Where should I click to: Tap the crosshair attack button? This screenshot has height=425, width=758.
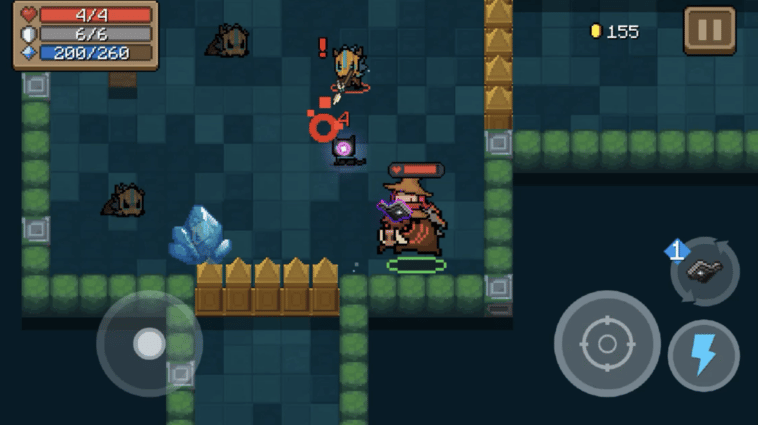click(x=607, y=344)
